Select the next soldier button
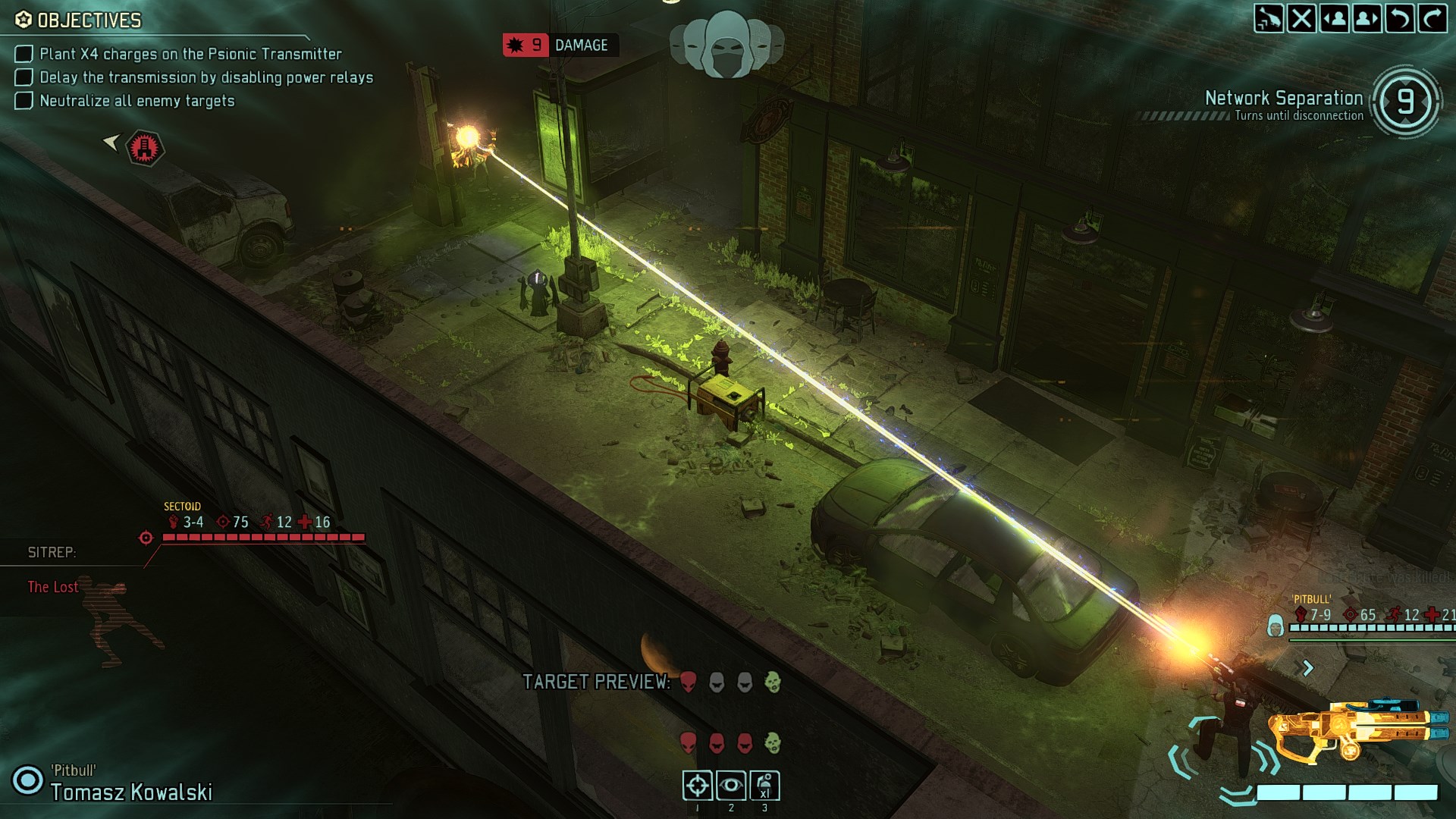This screenshot has height=819, width=1456. pyautogui.click(x=1367, y=18)
